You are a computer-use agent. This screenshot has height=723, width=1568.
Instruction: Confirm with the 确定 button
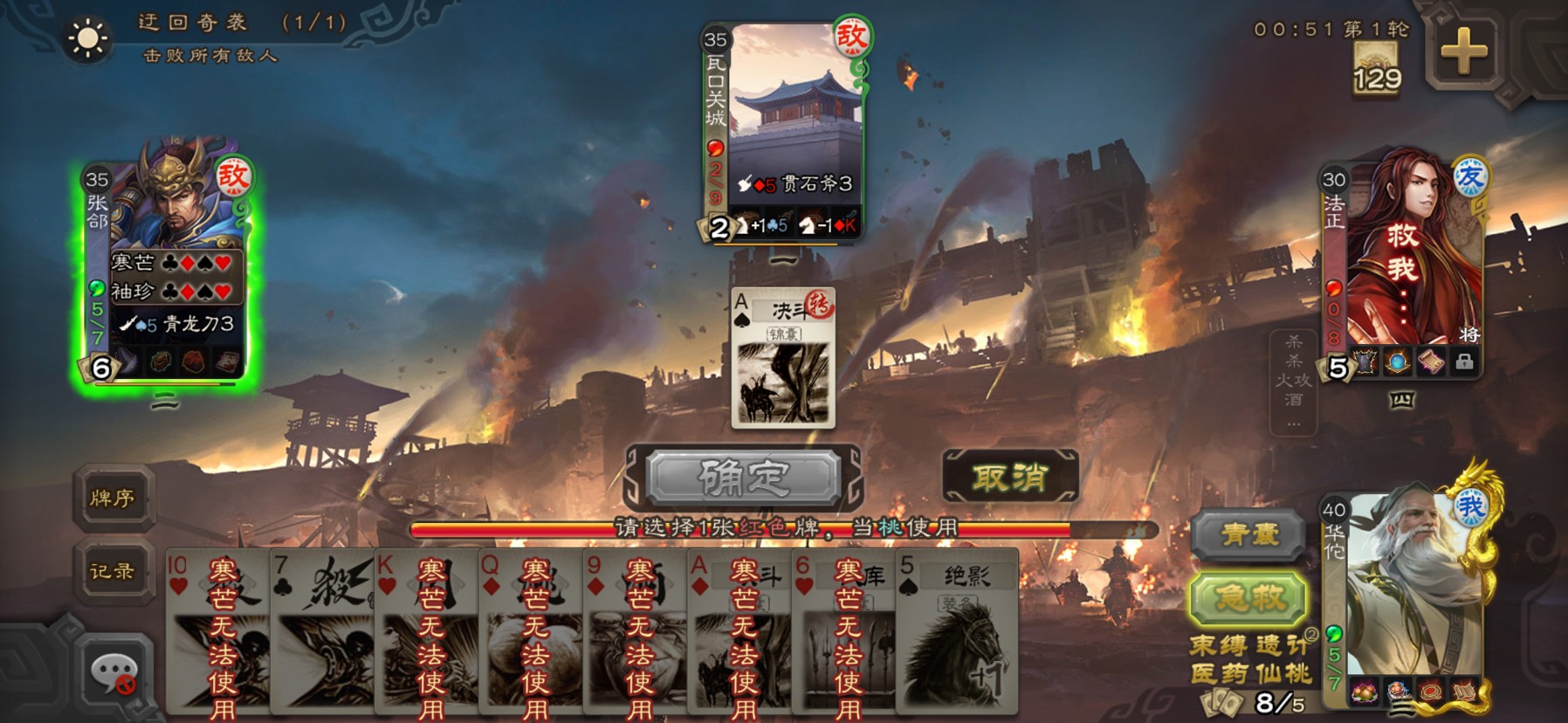click(743, 478)
